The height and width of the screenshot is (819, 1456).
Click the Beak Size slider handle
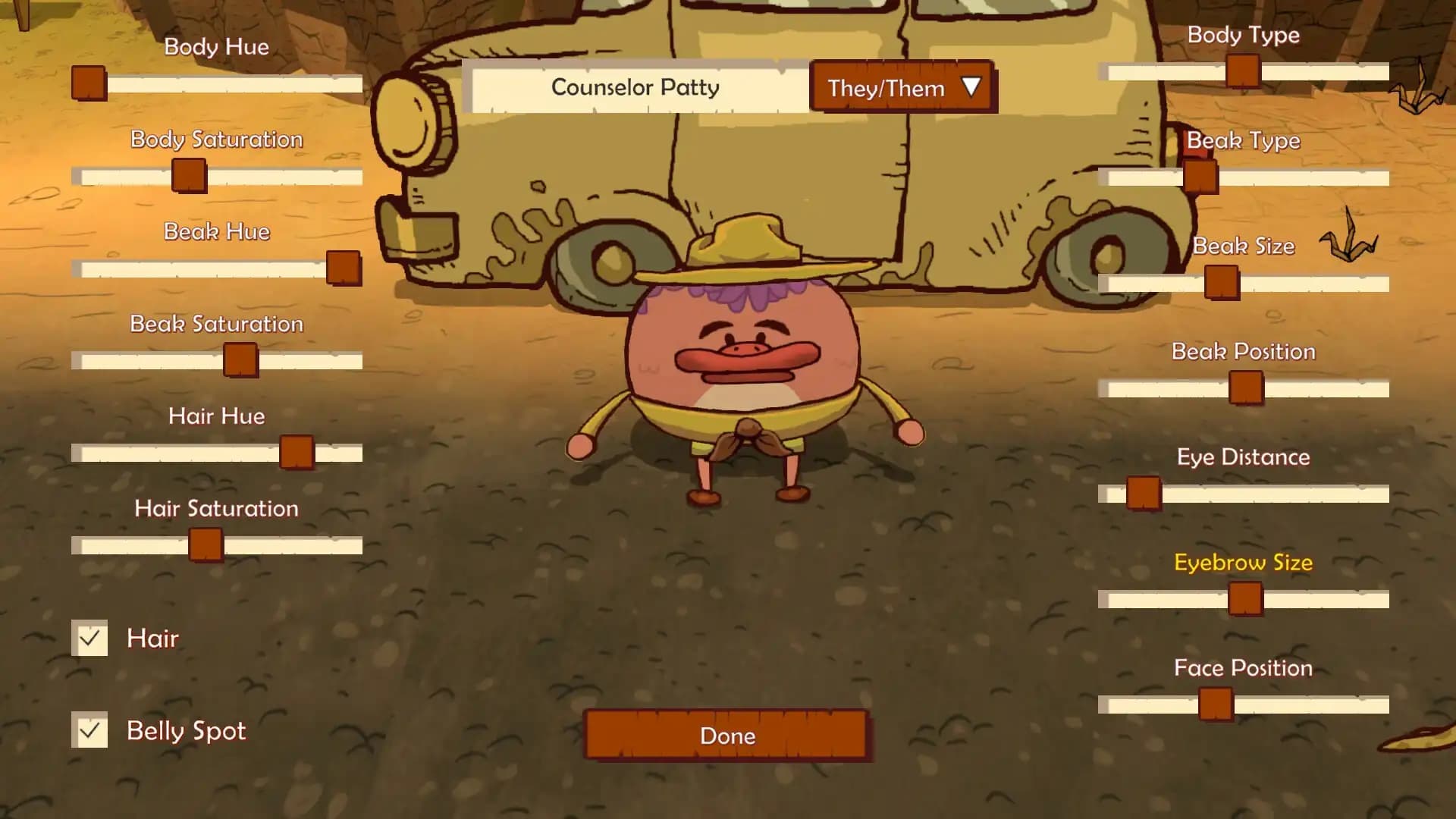[1221, 283]
